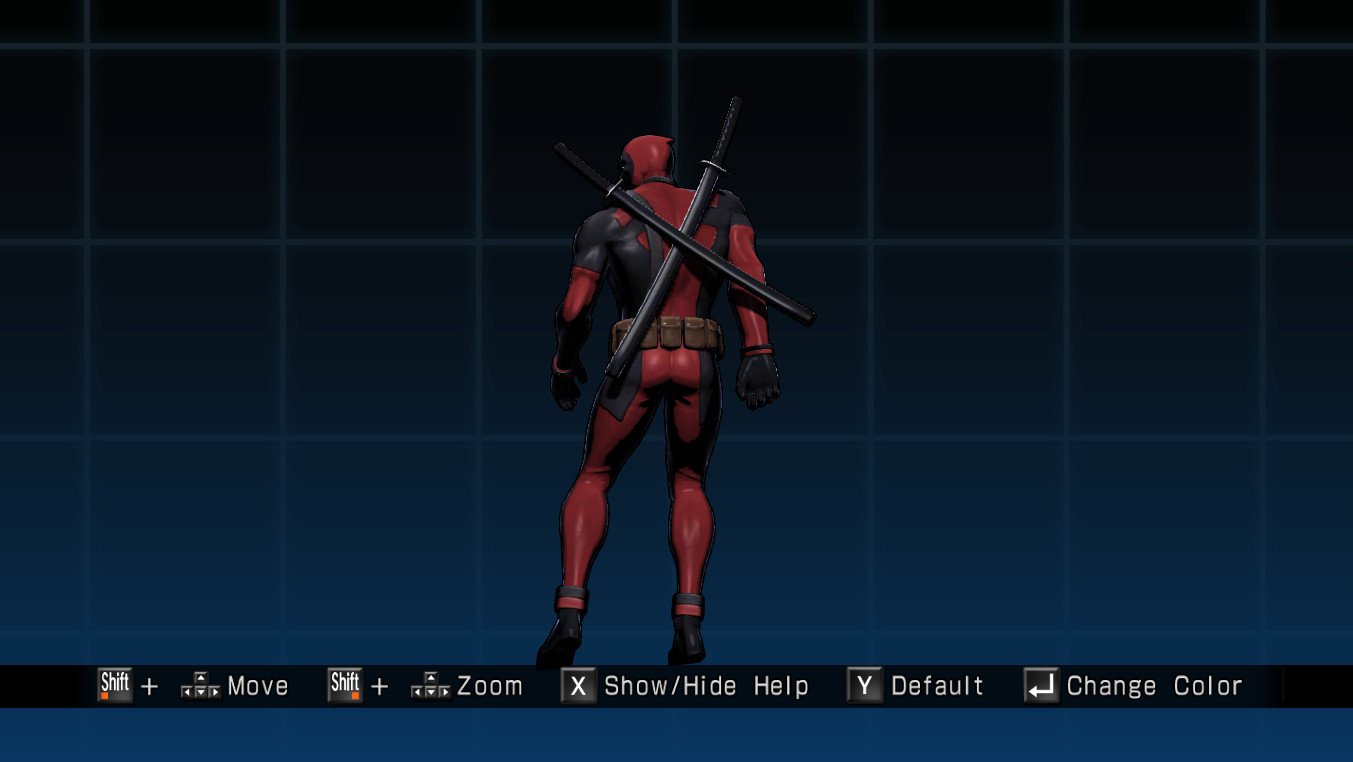Click the arrow pad icon next to Zoom
This screenshot has height=762, width=1353.
(430, 686)
